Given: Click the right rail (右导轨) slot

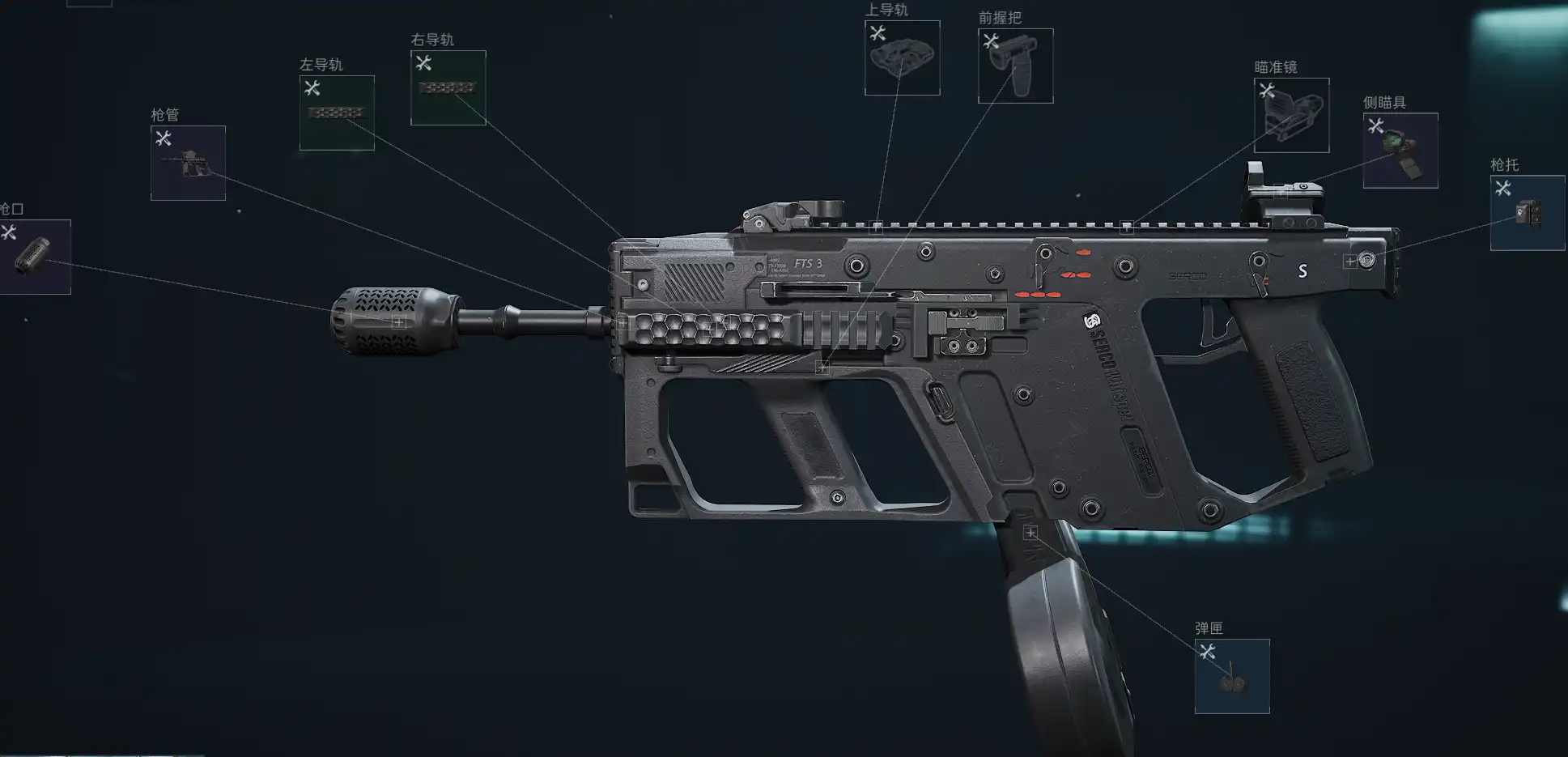Looking at the screenshot, I should (448, 87).
